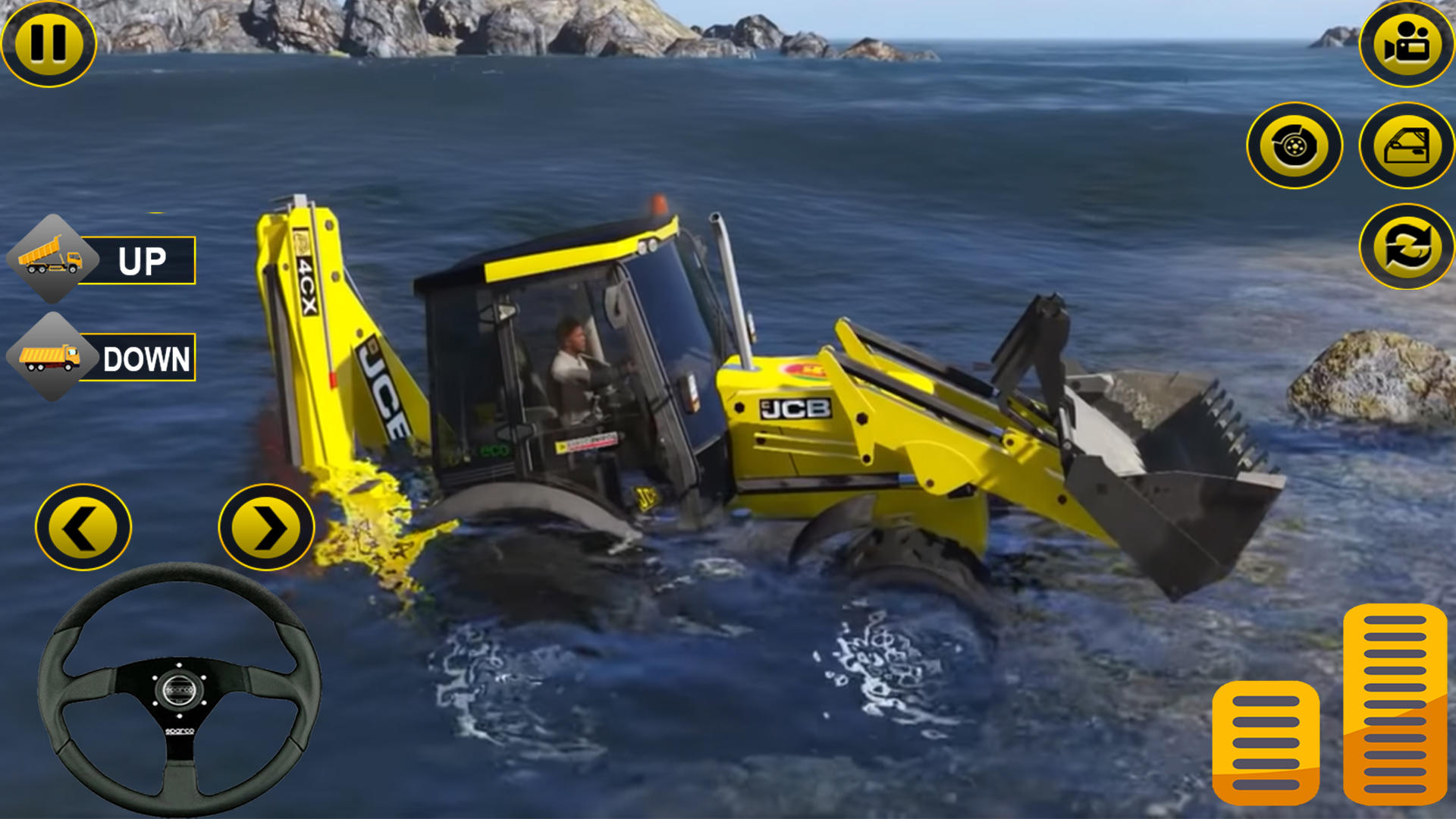Engage the handbrake disc icon
This screenshot has width=1456, height=819.
coord(1294,144)
